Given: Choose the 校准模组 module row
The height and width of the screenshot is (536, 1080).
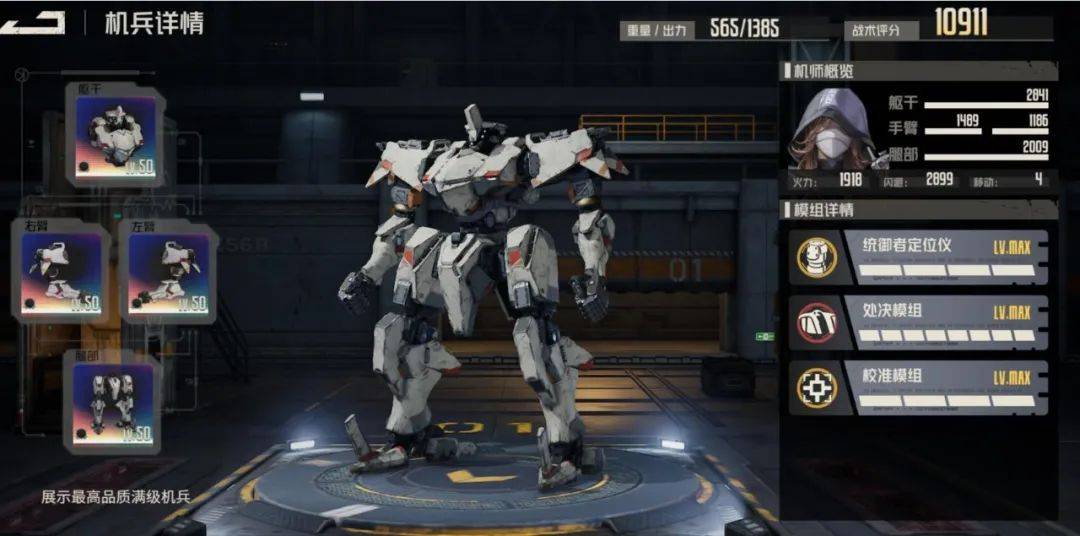Looking at the screenshot, I should 918,388.
